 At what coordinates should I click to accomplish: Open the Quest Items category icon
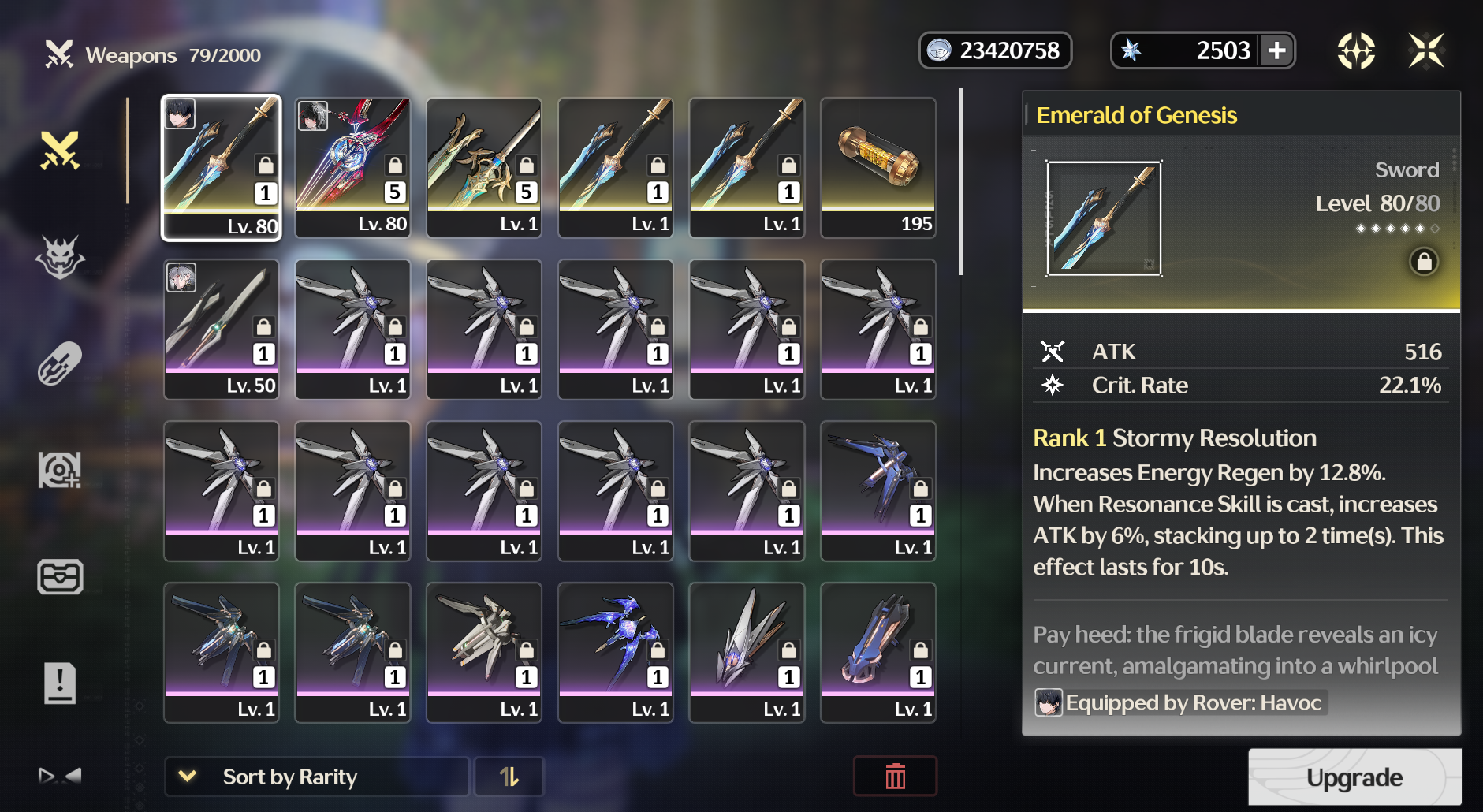61,683
